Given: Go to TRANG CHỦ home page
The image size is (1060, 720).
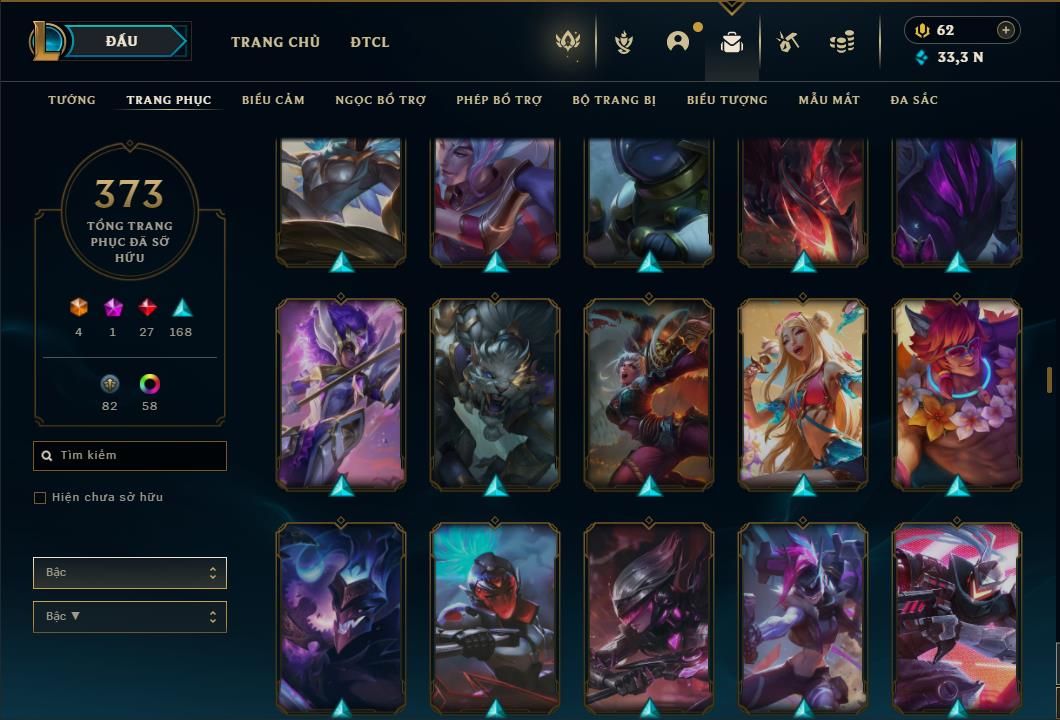Looking at the screenshot, I should coord(275,42).
